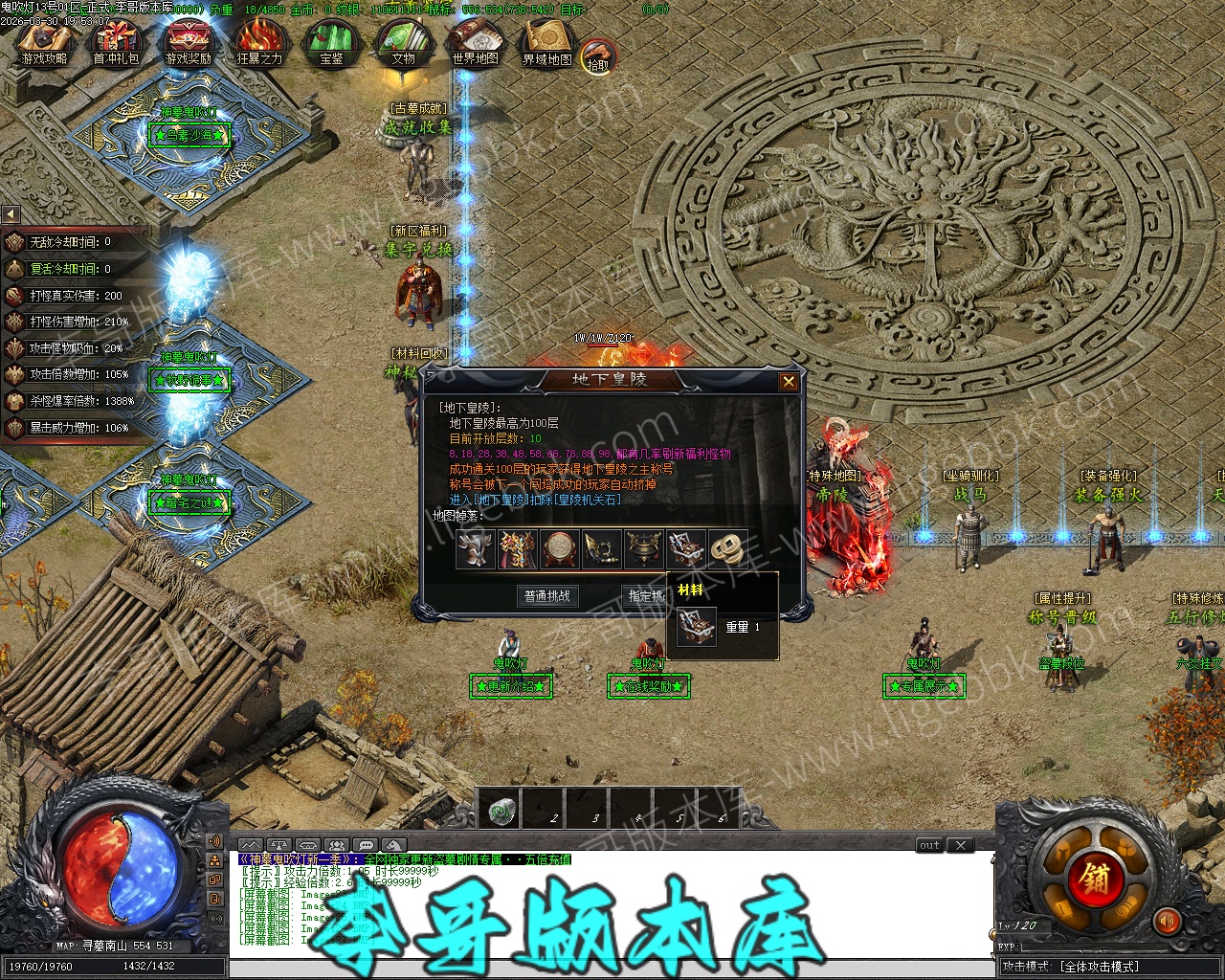Select the copper coins drop item

coord(728,549)
